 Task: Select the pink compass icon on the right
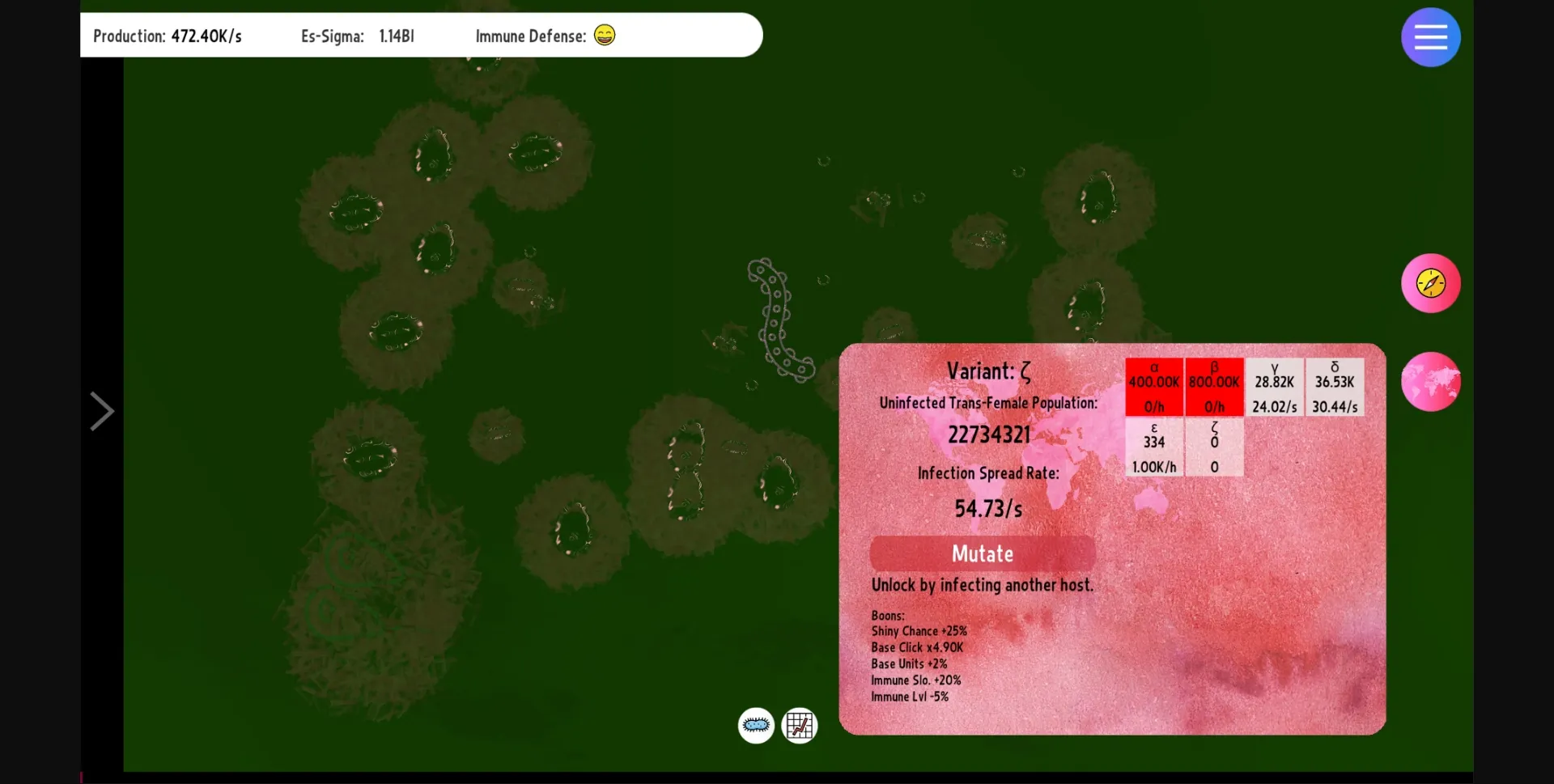(x=1429, y=283)
